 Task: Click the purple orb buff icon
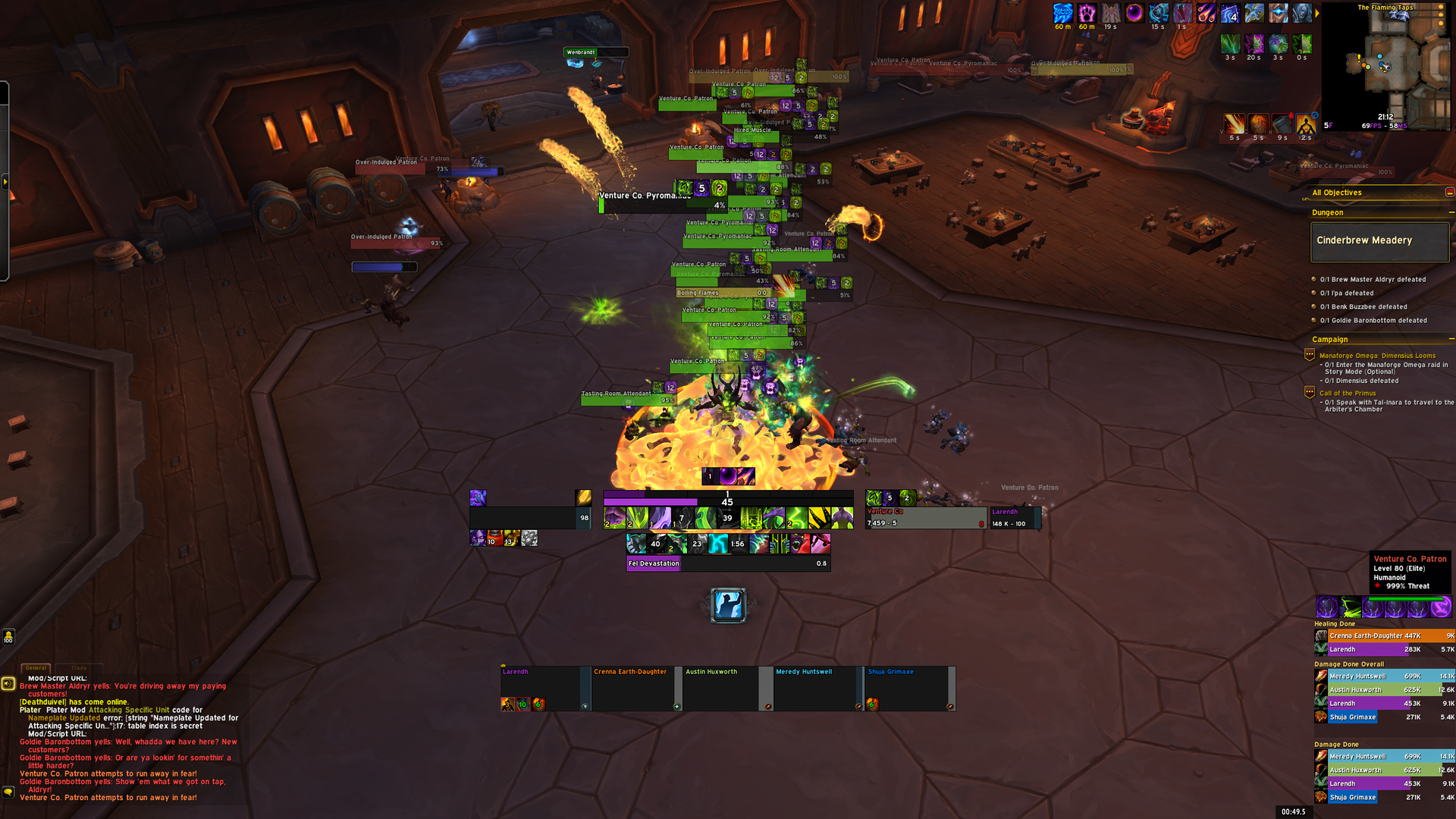(x=1134, y=13)
